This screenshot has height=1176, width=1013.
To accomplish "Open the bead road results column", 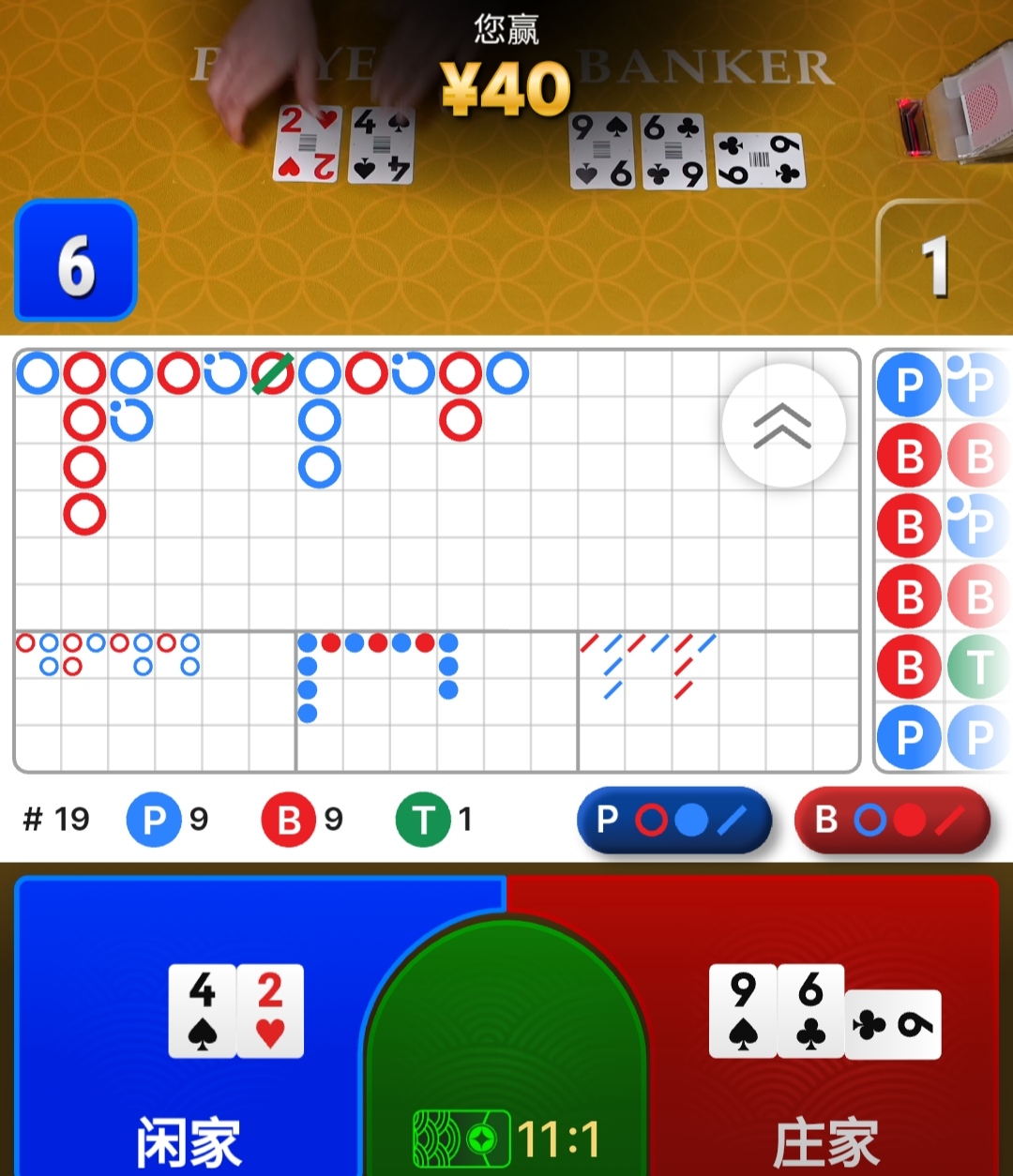I will (943, 560).
